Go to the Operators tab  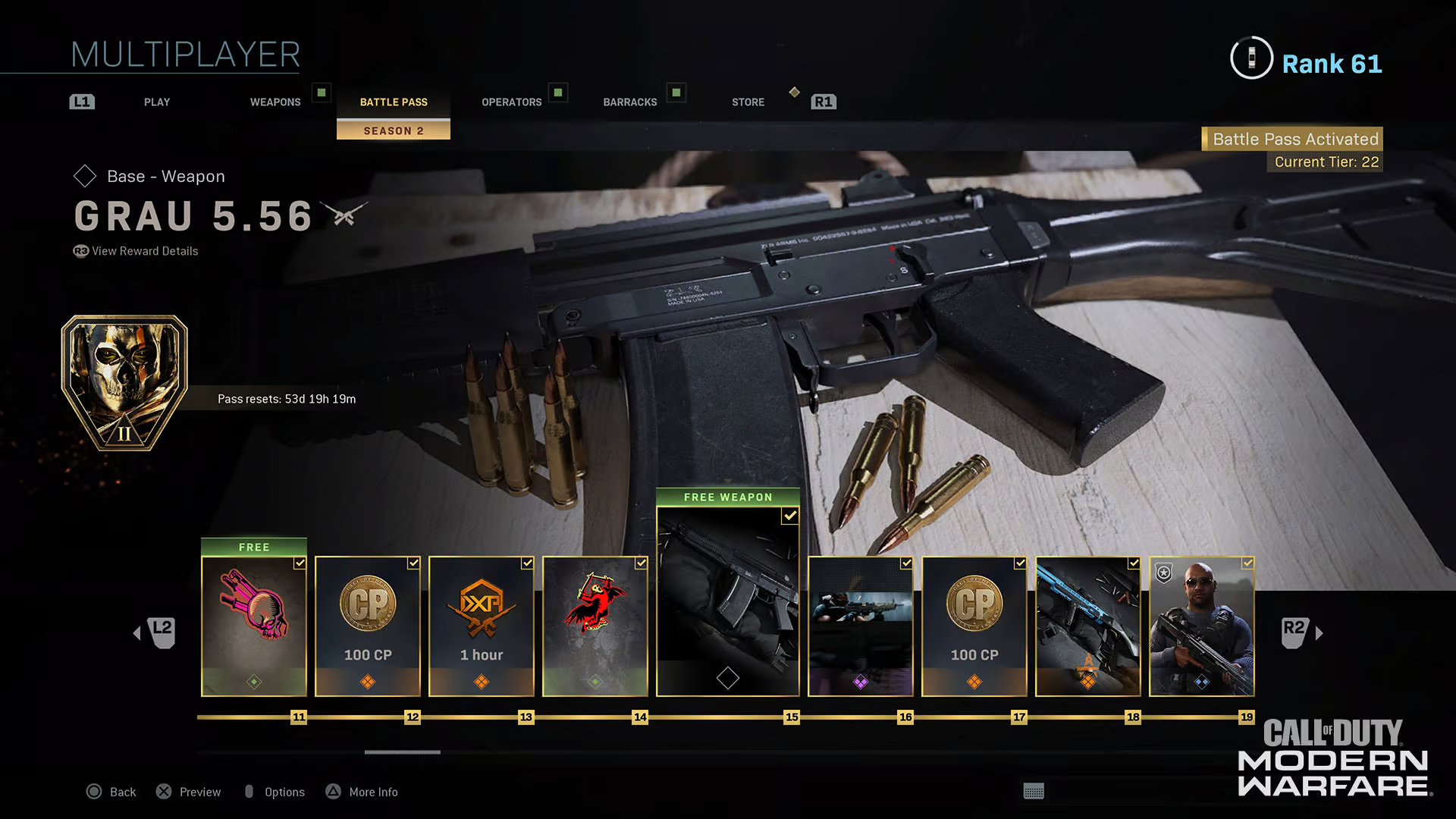(x=512, y=102)
